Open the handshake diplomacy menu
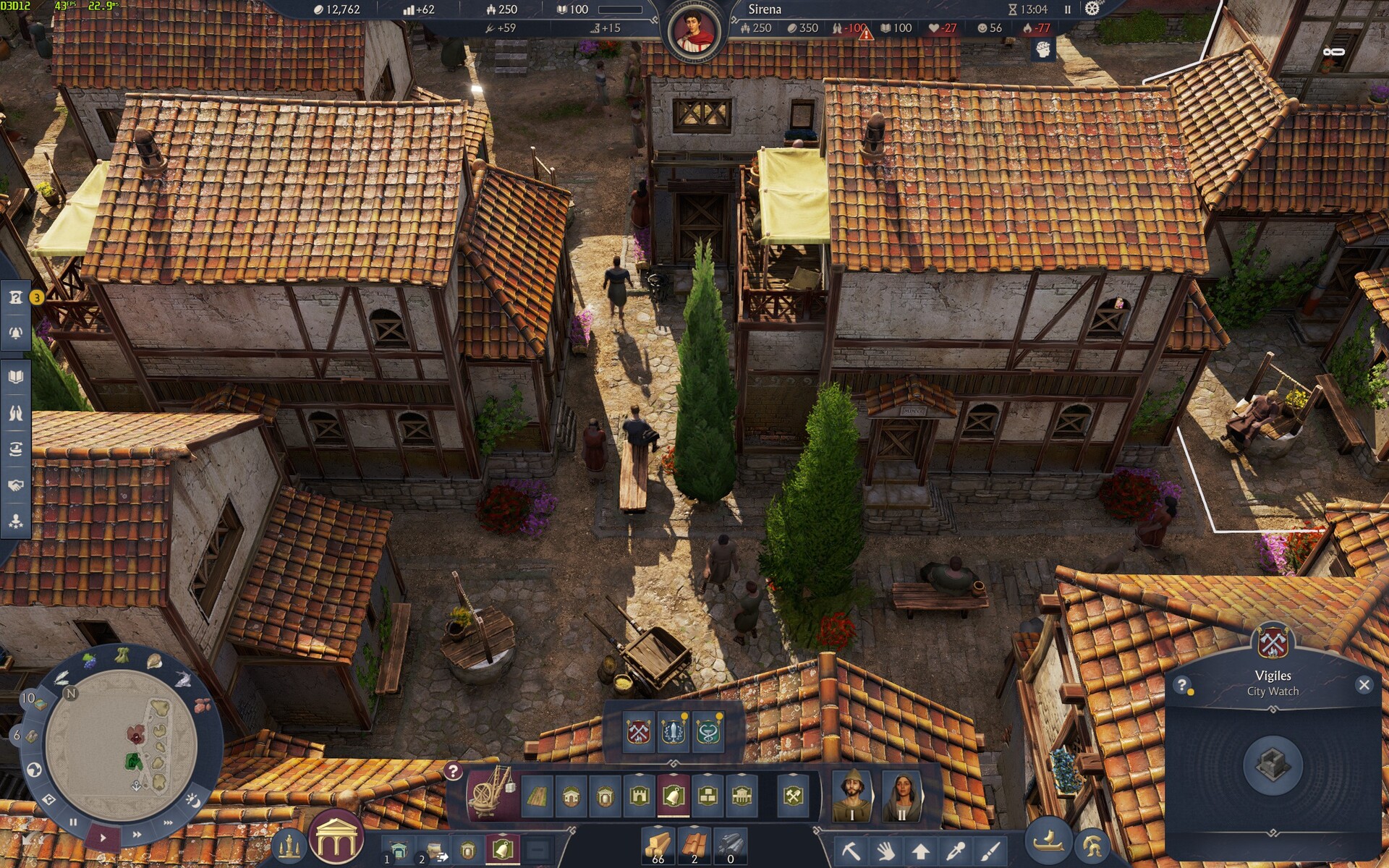The height and width of the screenshot is (868, 1389). tap(16, 485)
